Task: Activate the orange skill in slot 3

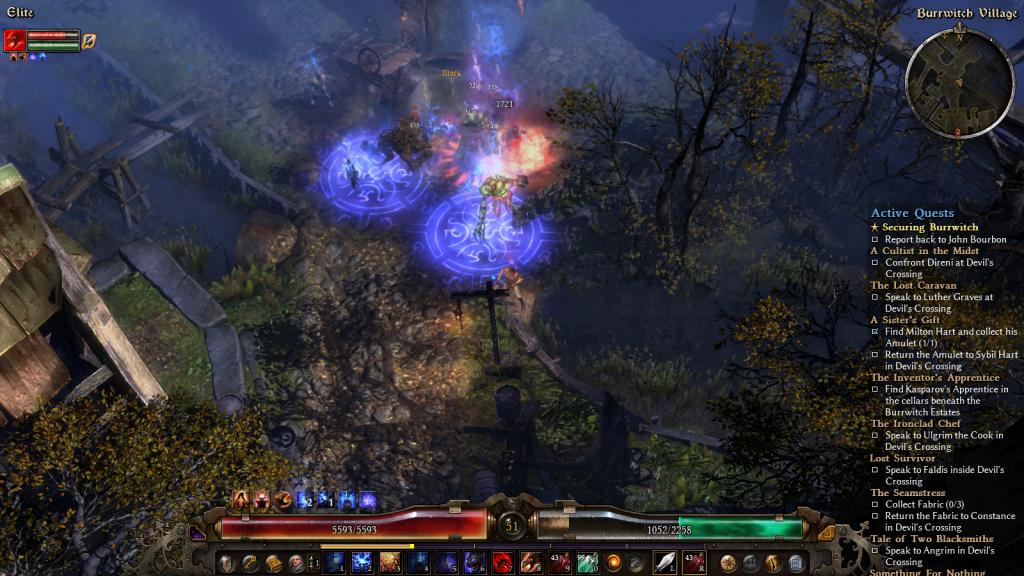Action: pyautogui.click(x=391, y=562)
